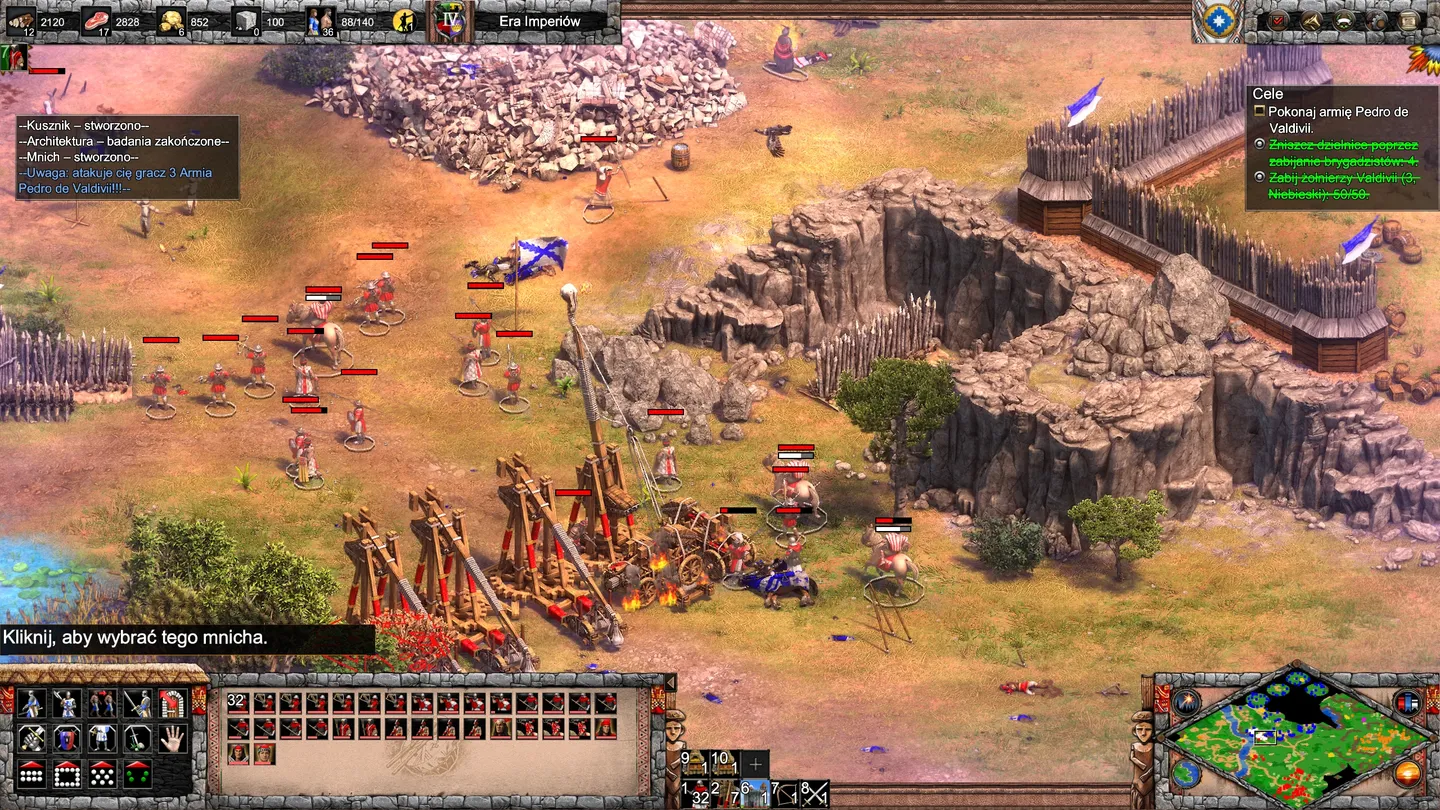Select the first unit portrait showing 32
This screenshot has width=1440, height=810.
[x=238, y=703]
